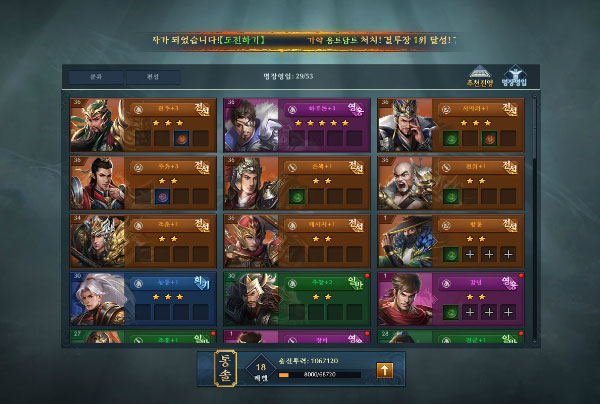Switch to the 편성 formation tab
This screenshot has width=600, height=404.
[x=153, y=76]
